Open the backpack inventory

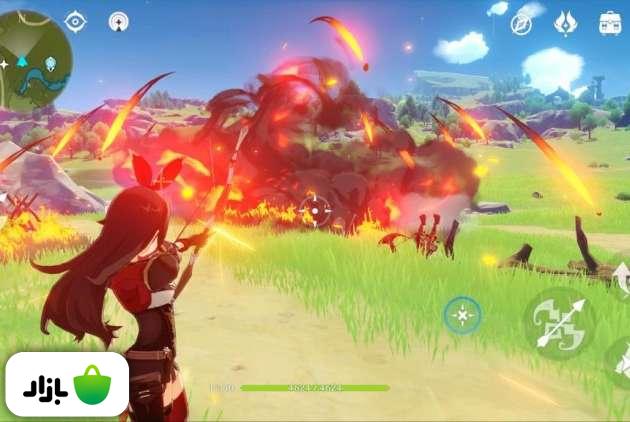[610, 23]
